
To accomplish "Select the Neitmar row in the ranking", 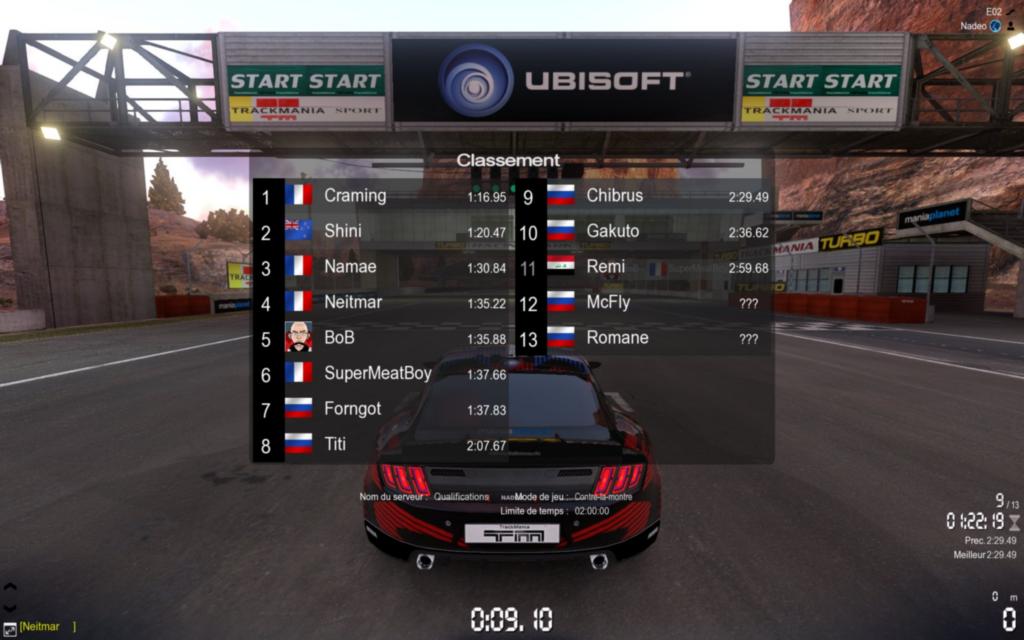I will [380, 302].
